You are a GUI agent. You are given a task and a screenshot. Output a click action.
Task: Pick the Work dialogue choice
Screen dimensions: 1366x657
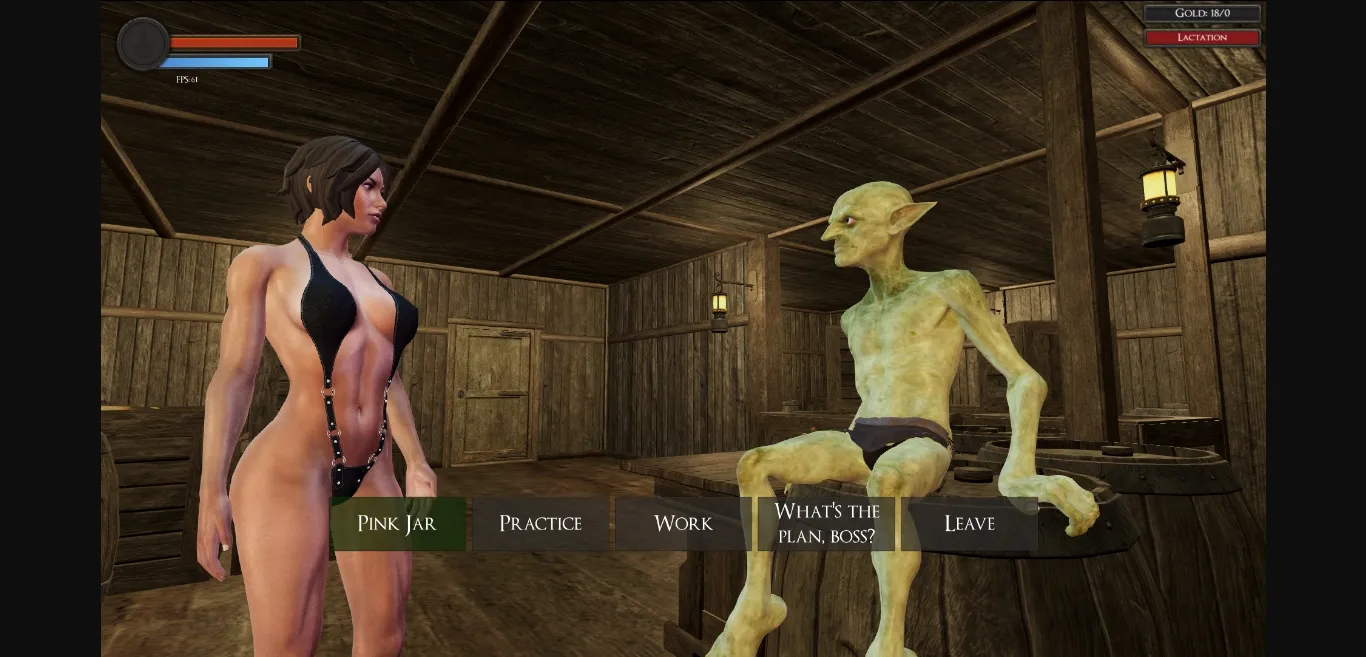pyautogui.click(x=683, y=524)
